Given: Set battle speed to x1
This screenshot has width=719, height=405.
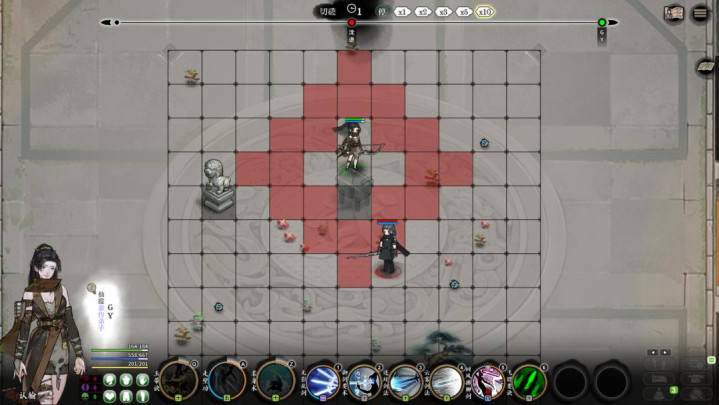Looking at the screenshot, I should click(x=401, y=12).
